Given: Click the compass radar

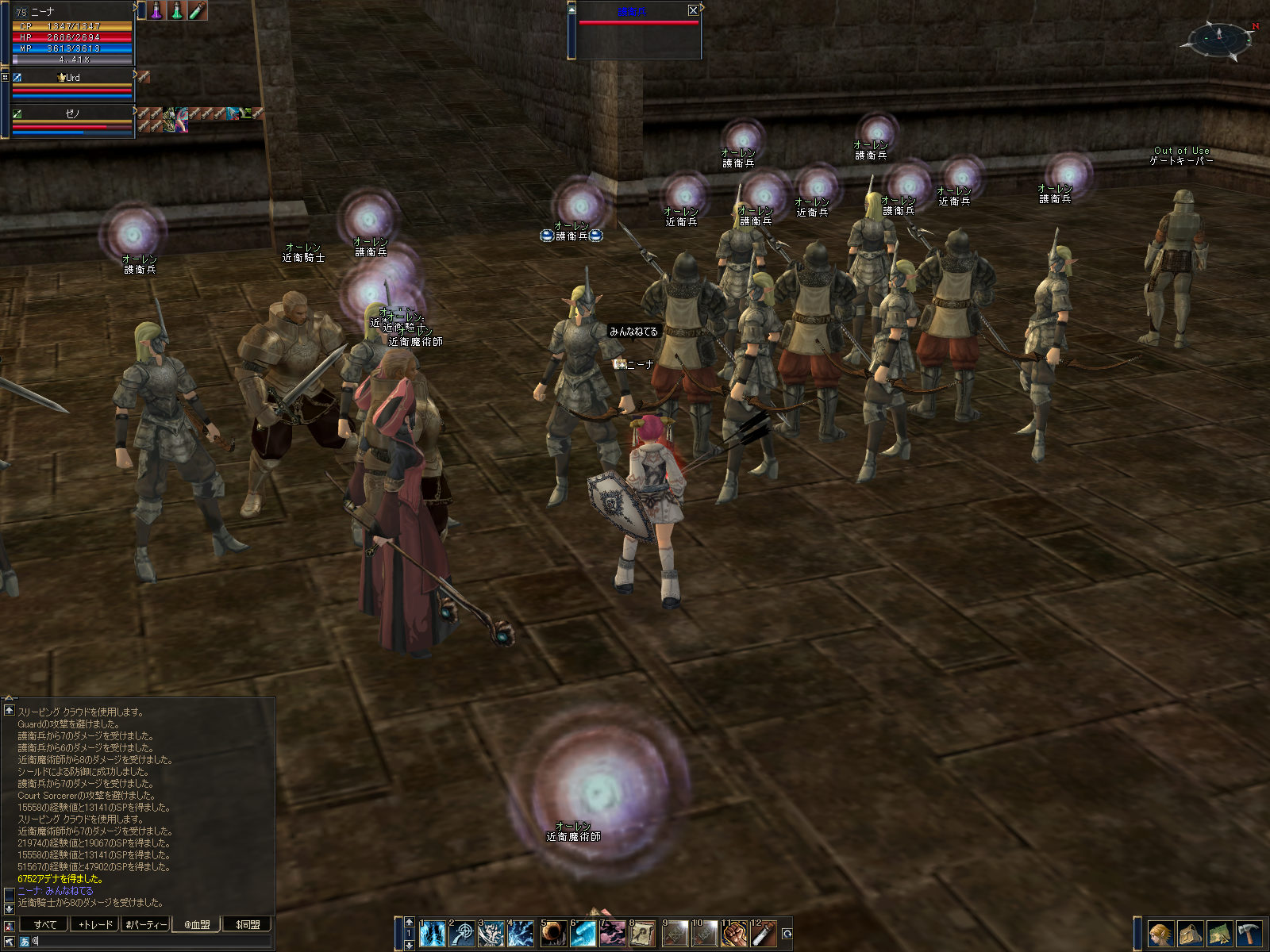Looking at the screenshot, I should (1218, 38).
